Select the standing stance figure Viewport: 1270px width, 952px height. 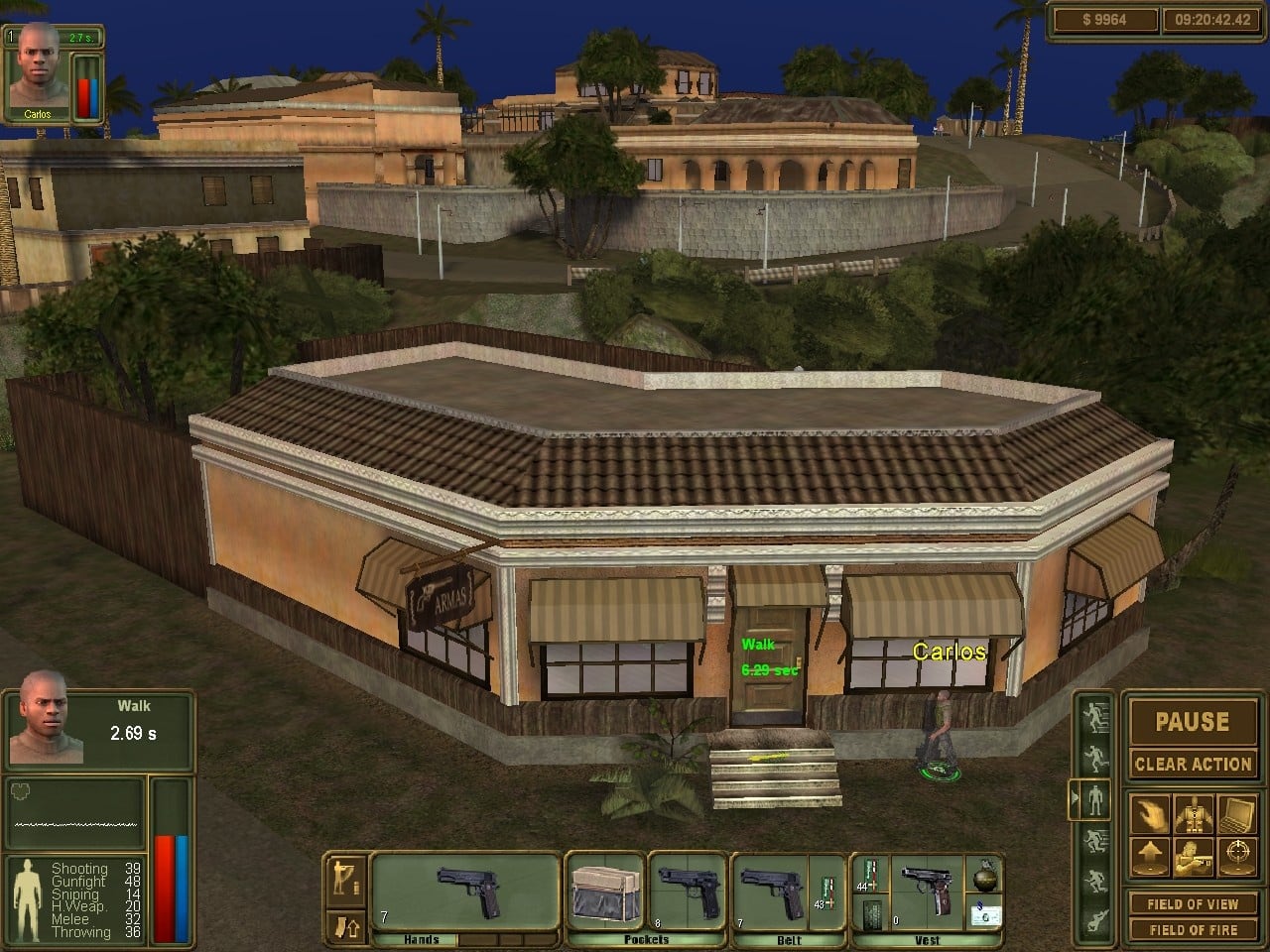[1095, 798]
